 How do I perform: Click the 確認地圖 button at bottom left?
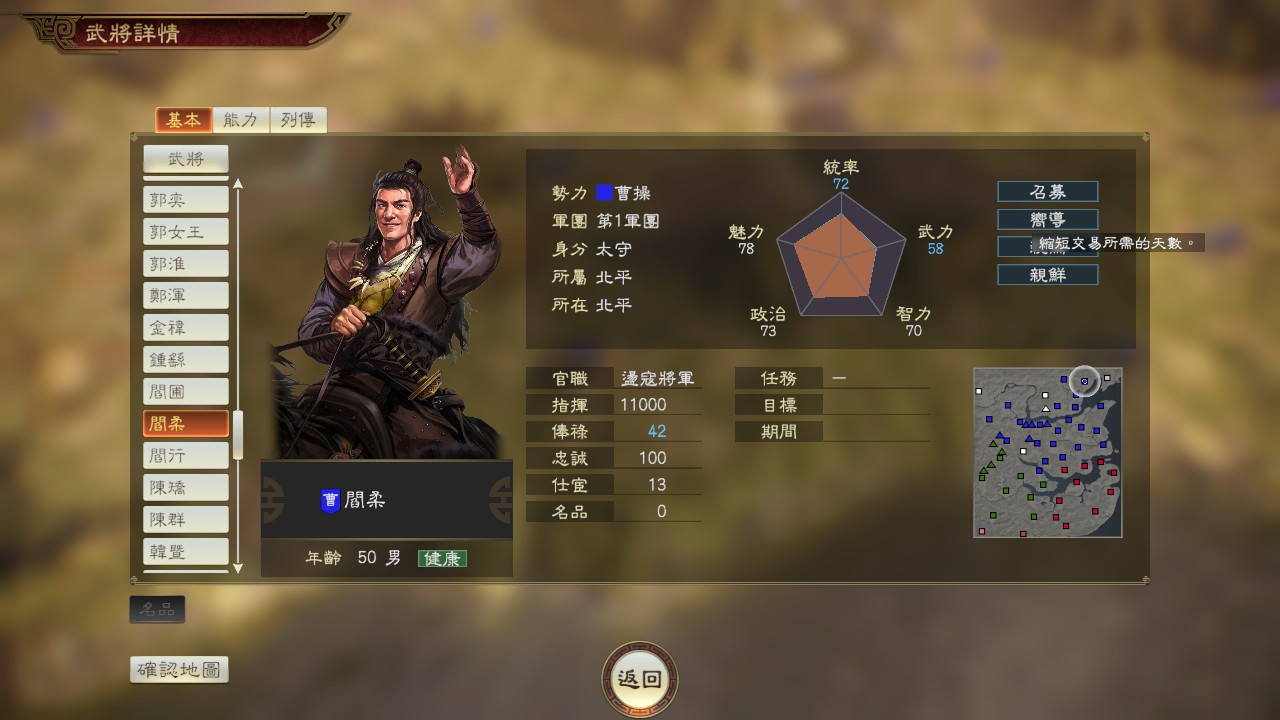coord(180,670)
